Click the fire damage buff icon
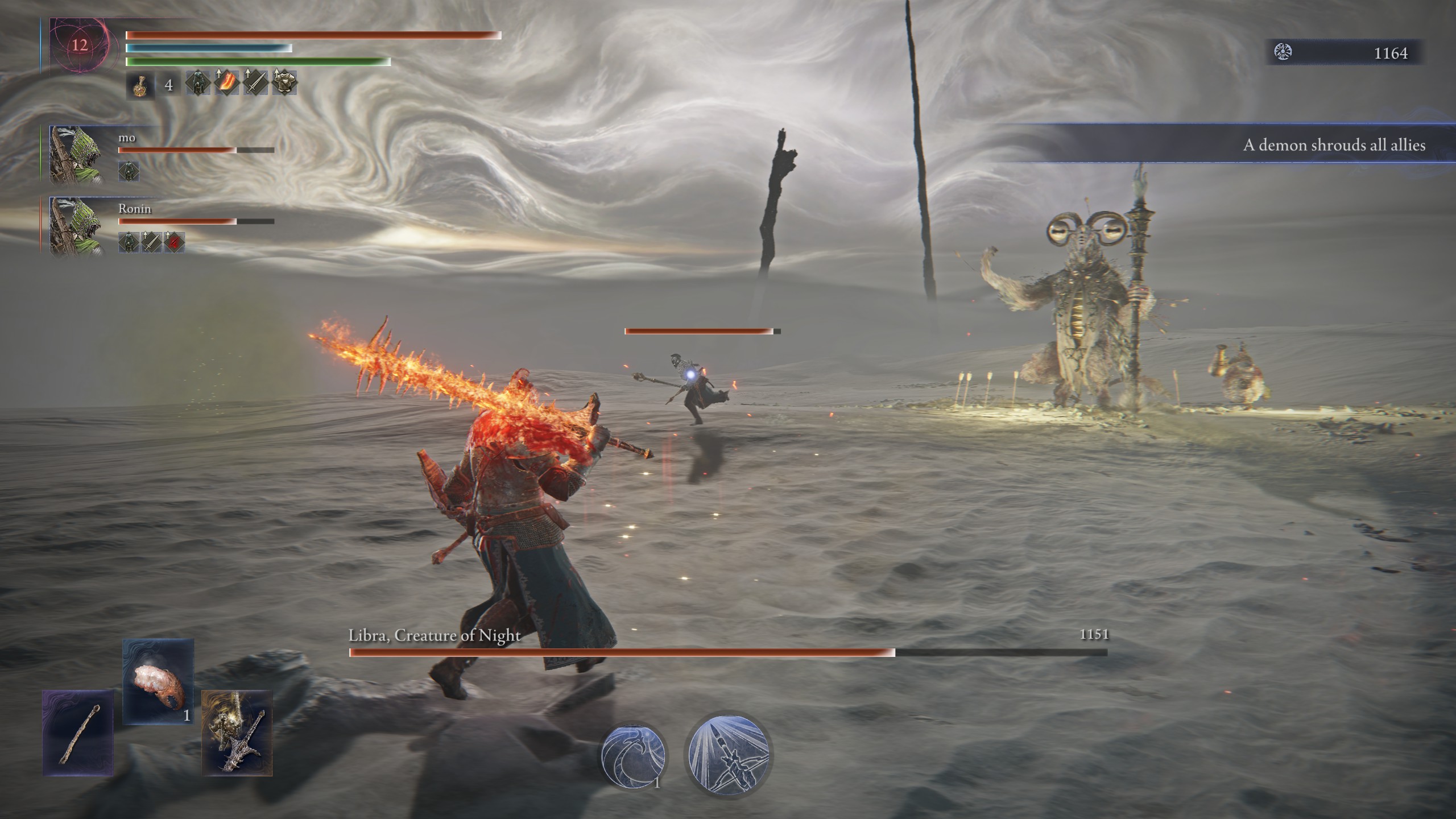Viewport: 1456px width, 819px height. [x=226, y=83]
